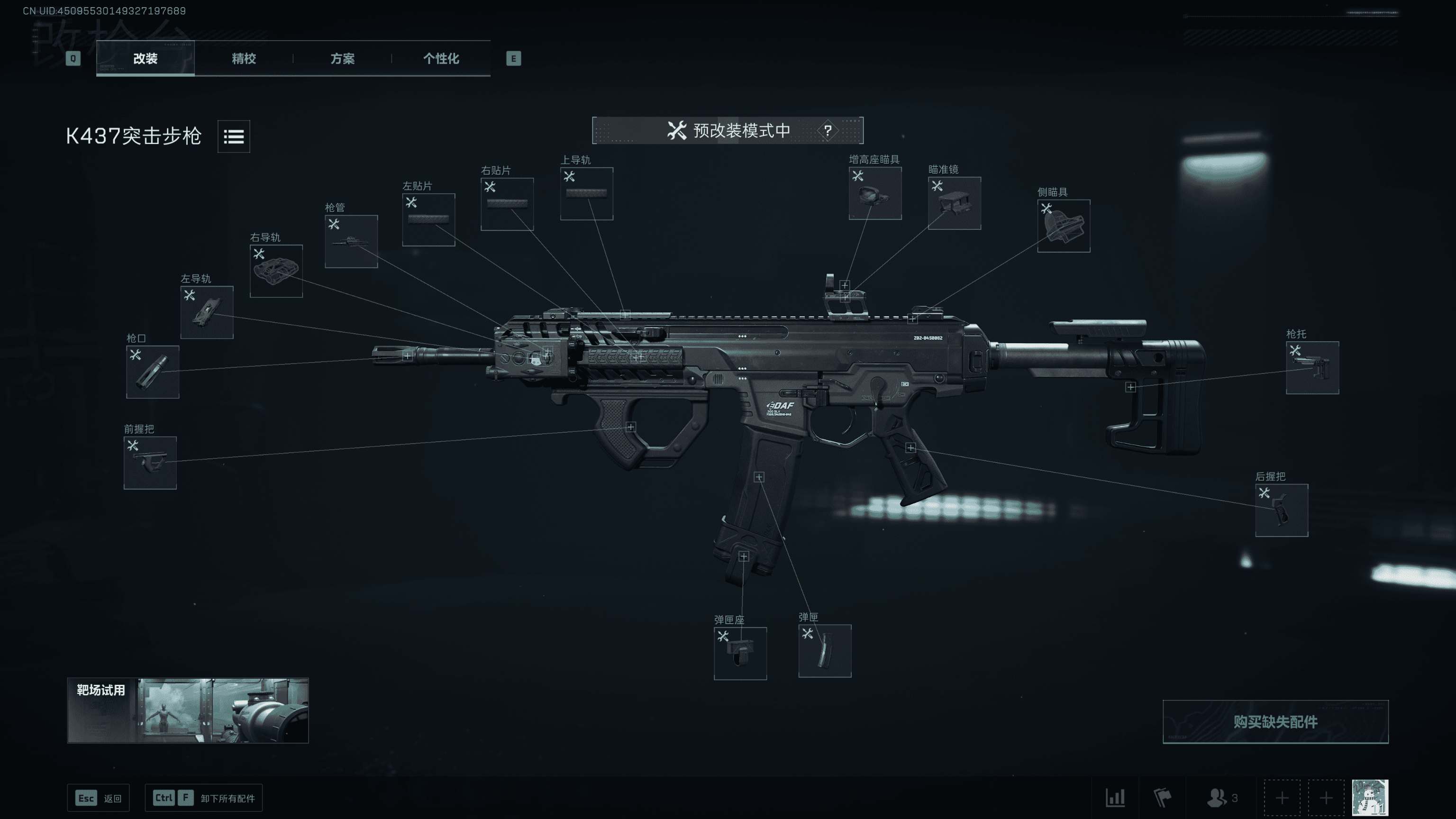Choose the 侧瞄具 side sight slot
The width and height of the screenshot is (1456, 819).
pyautogui.click(x=1063, y=226)
